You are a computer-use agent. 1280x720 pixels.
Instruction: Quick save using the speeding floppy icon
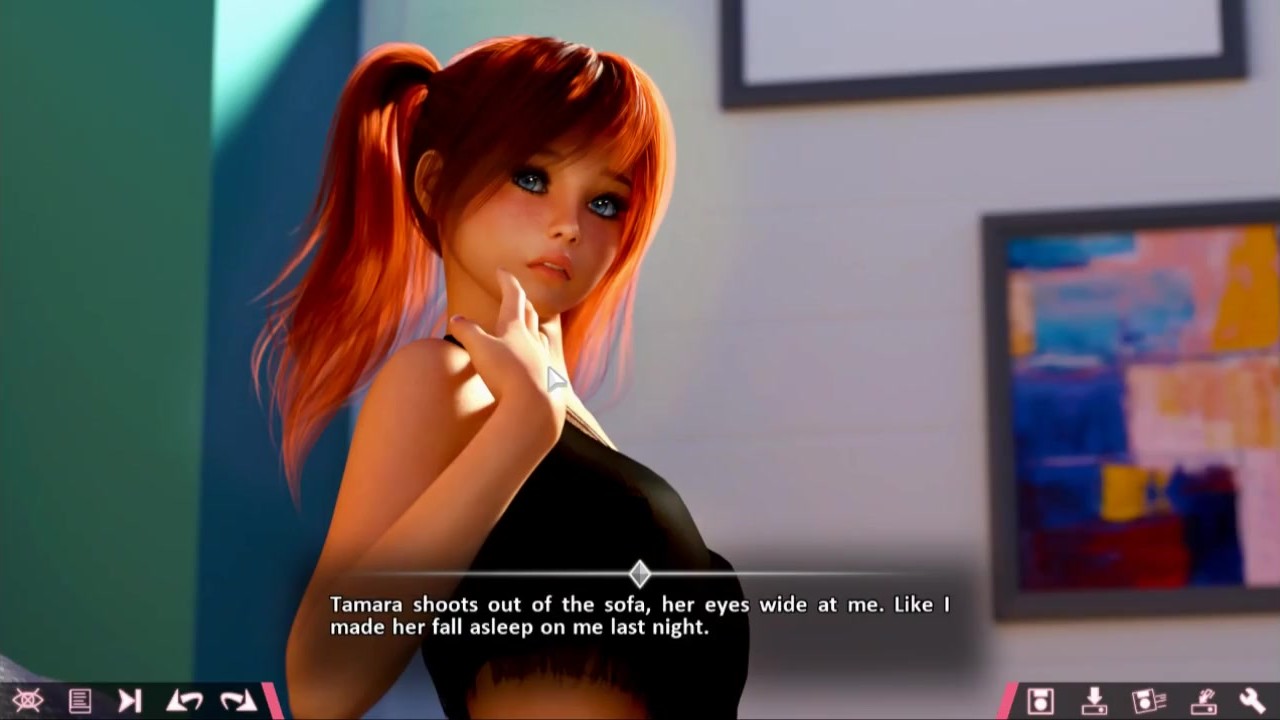[1148, 700]
